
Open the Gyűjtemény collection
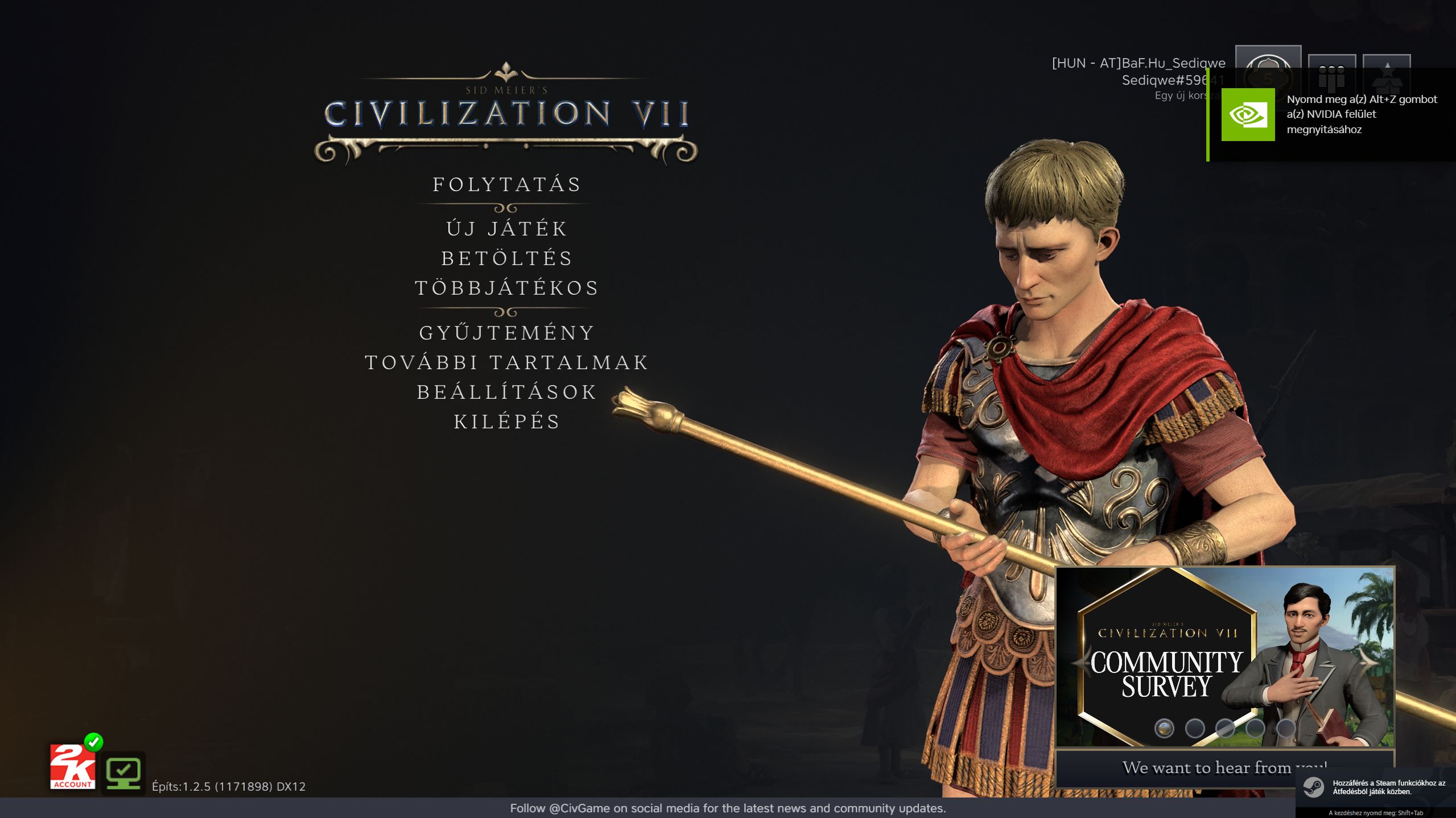coord(506,333)
